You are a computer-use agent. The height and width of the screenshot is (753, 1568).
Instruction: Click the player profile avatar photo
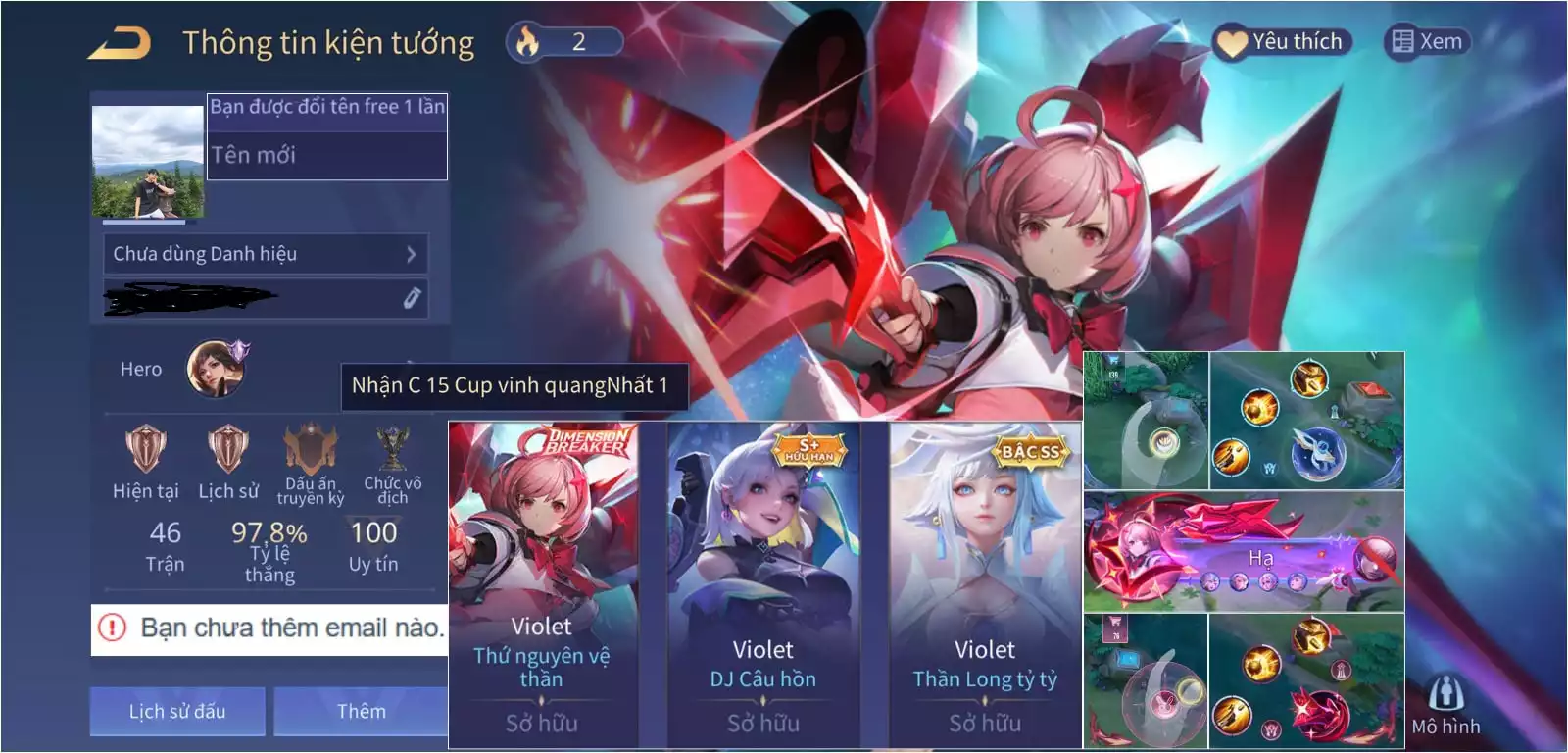pos(148,163)
